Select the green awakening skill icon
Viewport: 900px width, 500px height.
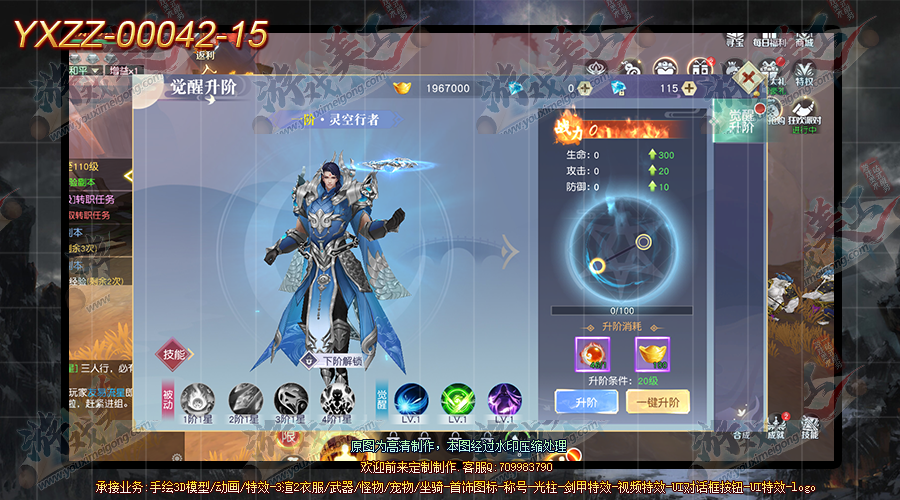point(457,400)
